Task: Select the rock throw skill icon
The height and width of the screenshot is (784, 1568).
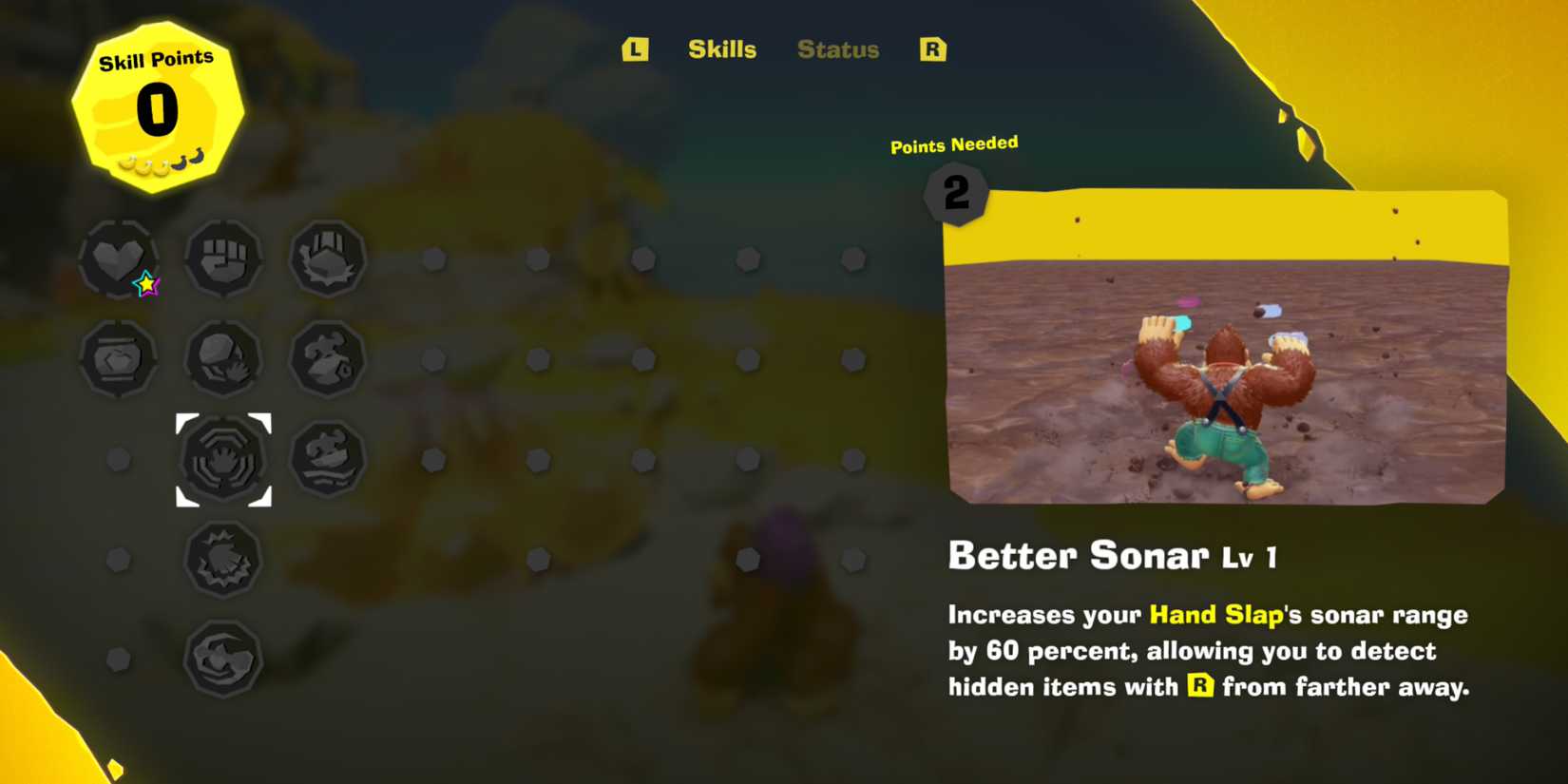Action: pyautogui.click(x=222, y=359)
